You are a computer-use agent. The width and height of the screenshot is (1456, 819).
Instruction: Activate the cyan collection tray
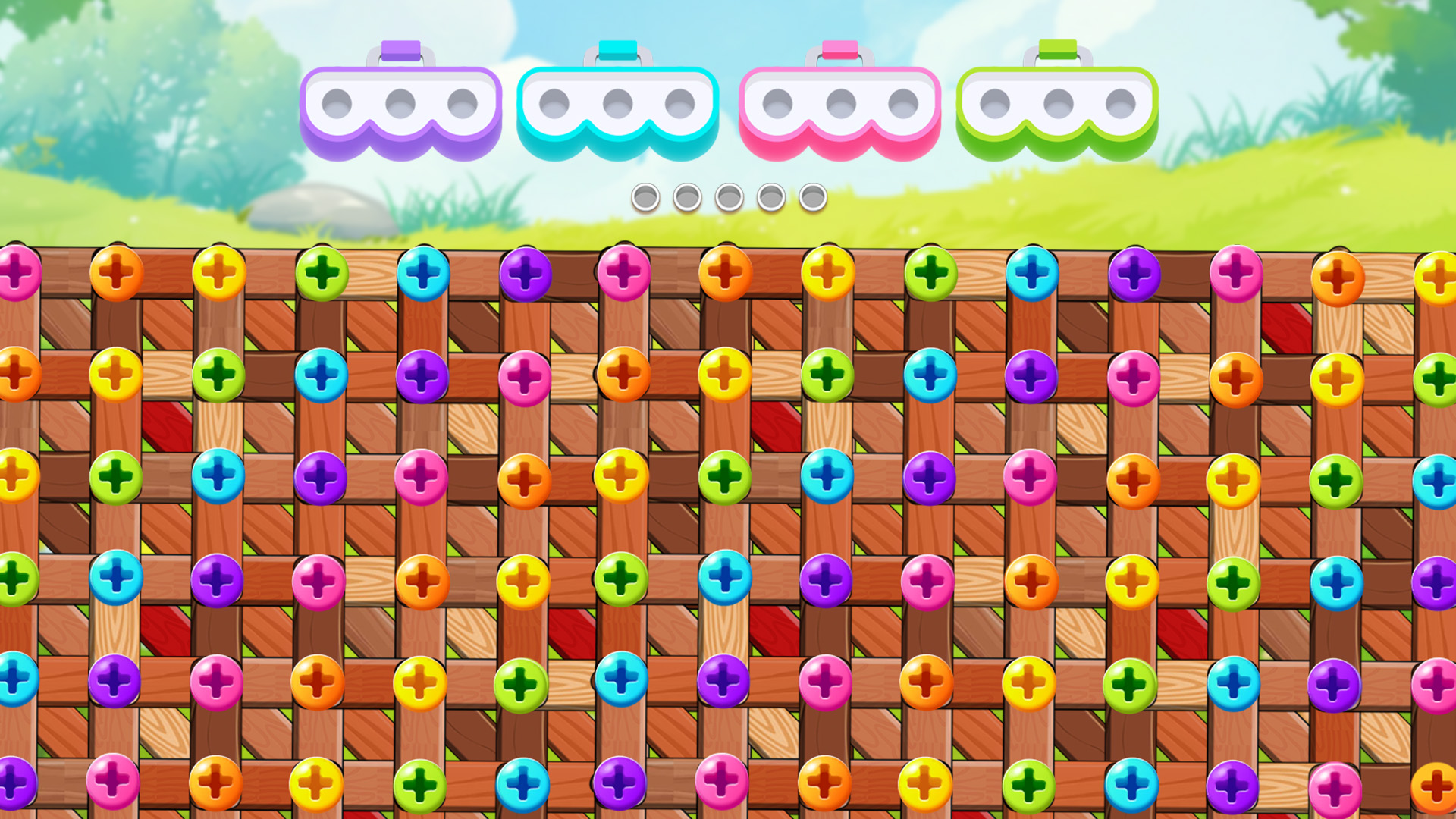click(x=618, y=106)
